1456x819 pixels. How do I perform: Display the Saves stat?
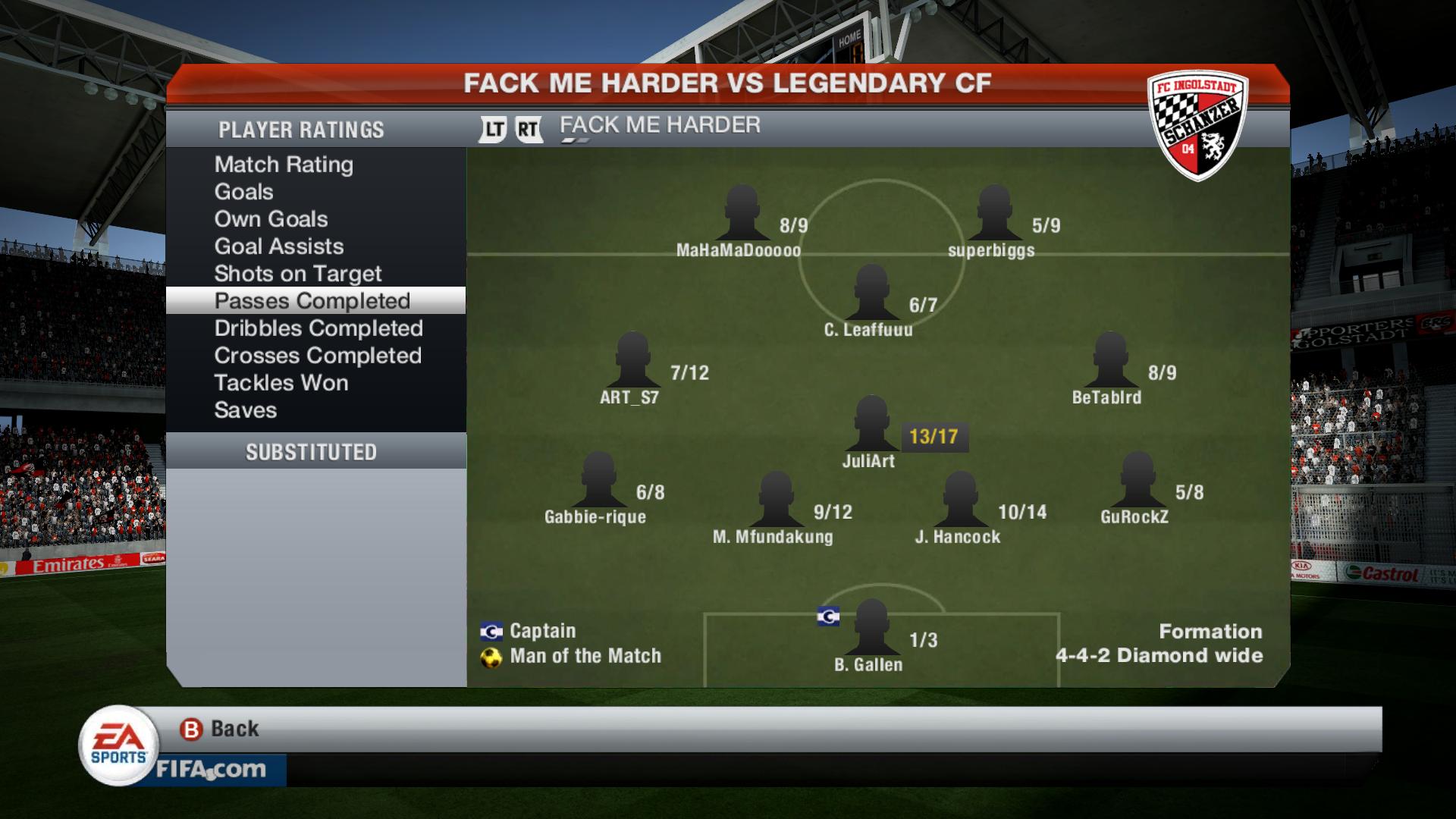[x=245, y=410]
